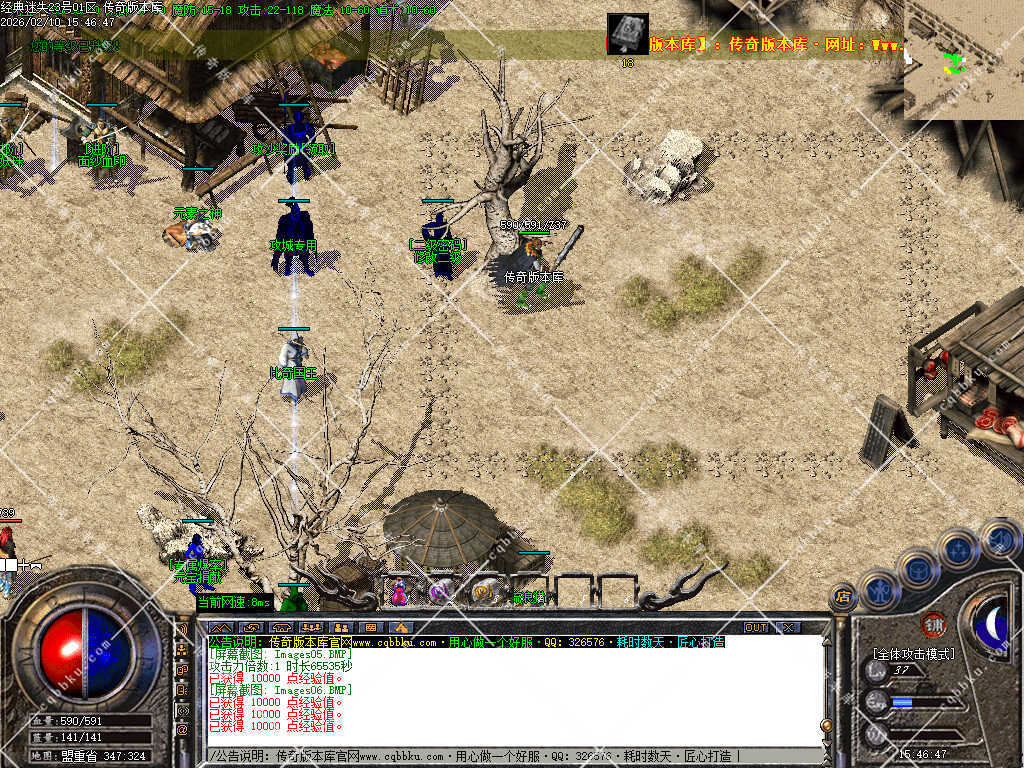
Task: Use the gold scroll in the belt
Action: [x=483, y=592]
